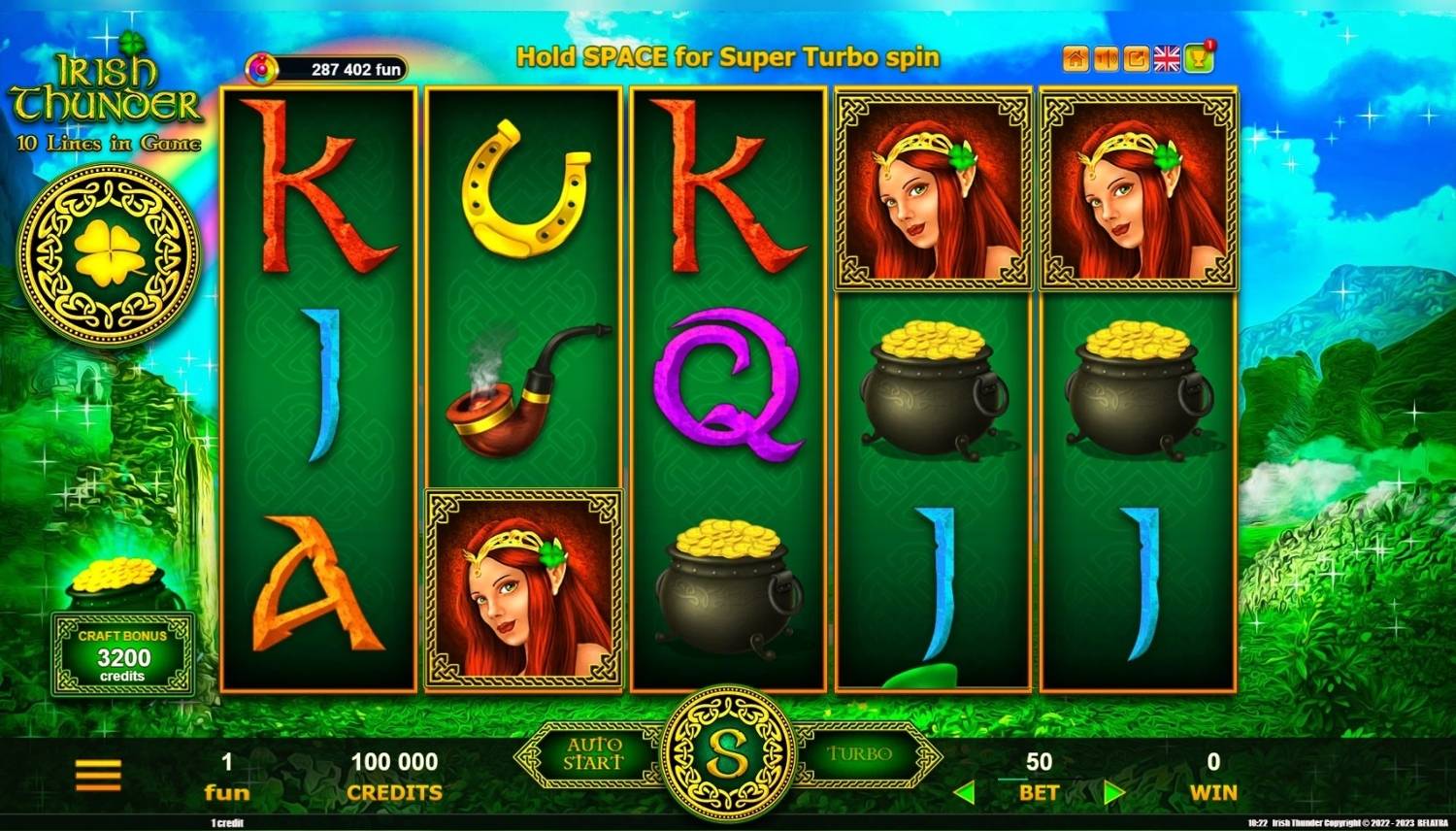Image resolution: width=1456 pixels, height=831 pixels.
Task: Click the BET value showing 50
Action: click(1038, 761)
